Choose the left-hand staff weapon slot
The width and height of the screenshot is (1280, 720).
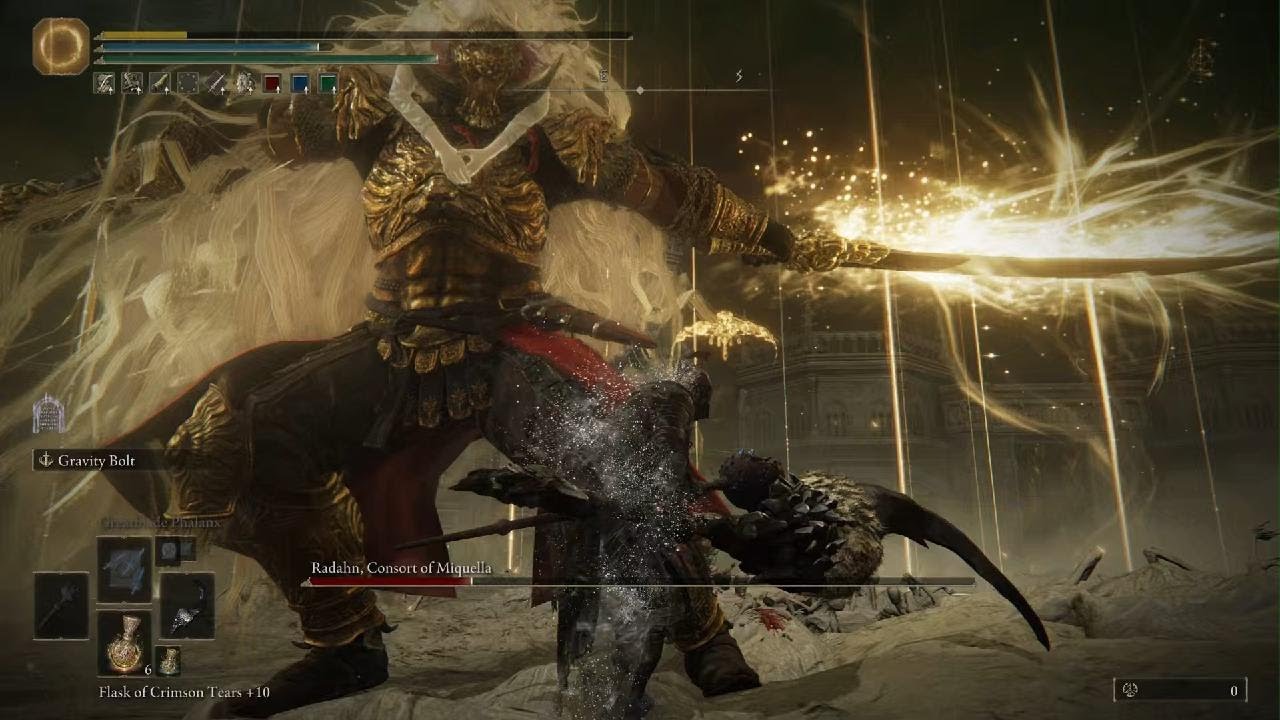62,605
